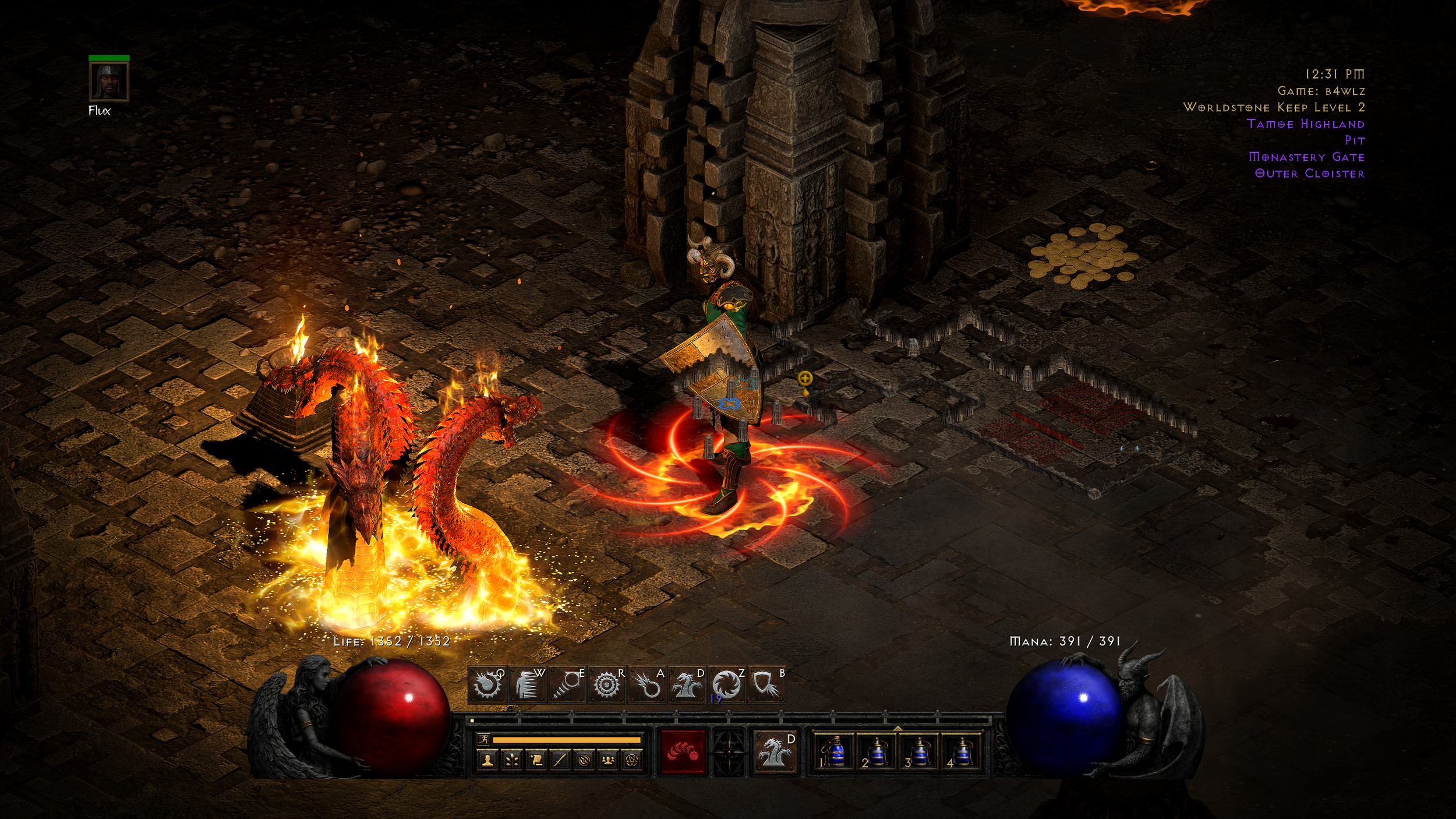Select the R spiked gear skill
Screen dimensions: 1456x819
606,684
